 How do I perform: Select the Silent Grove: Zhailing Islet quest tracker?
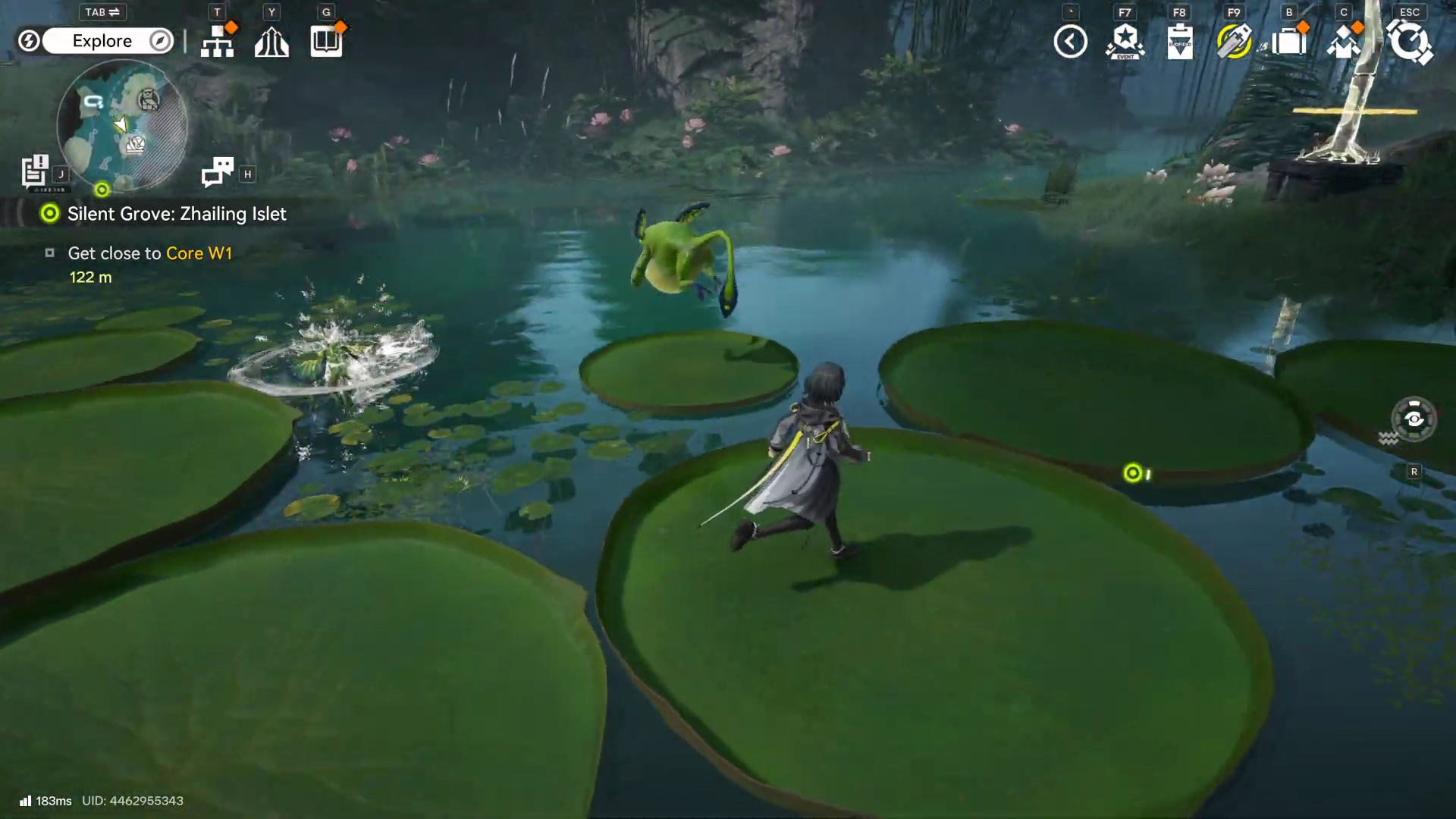(176, 214)
